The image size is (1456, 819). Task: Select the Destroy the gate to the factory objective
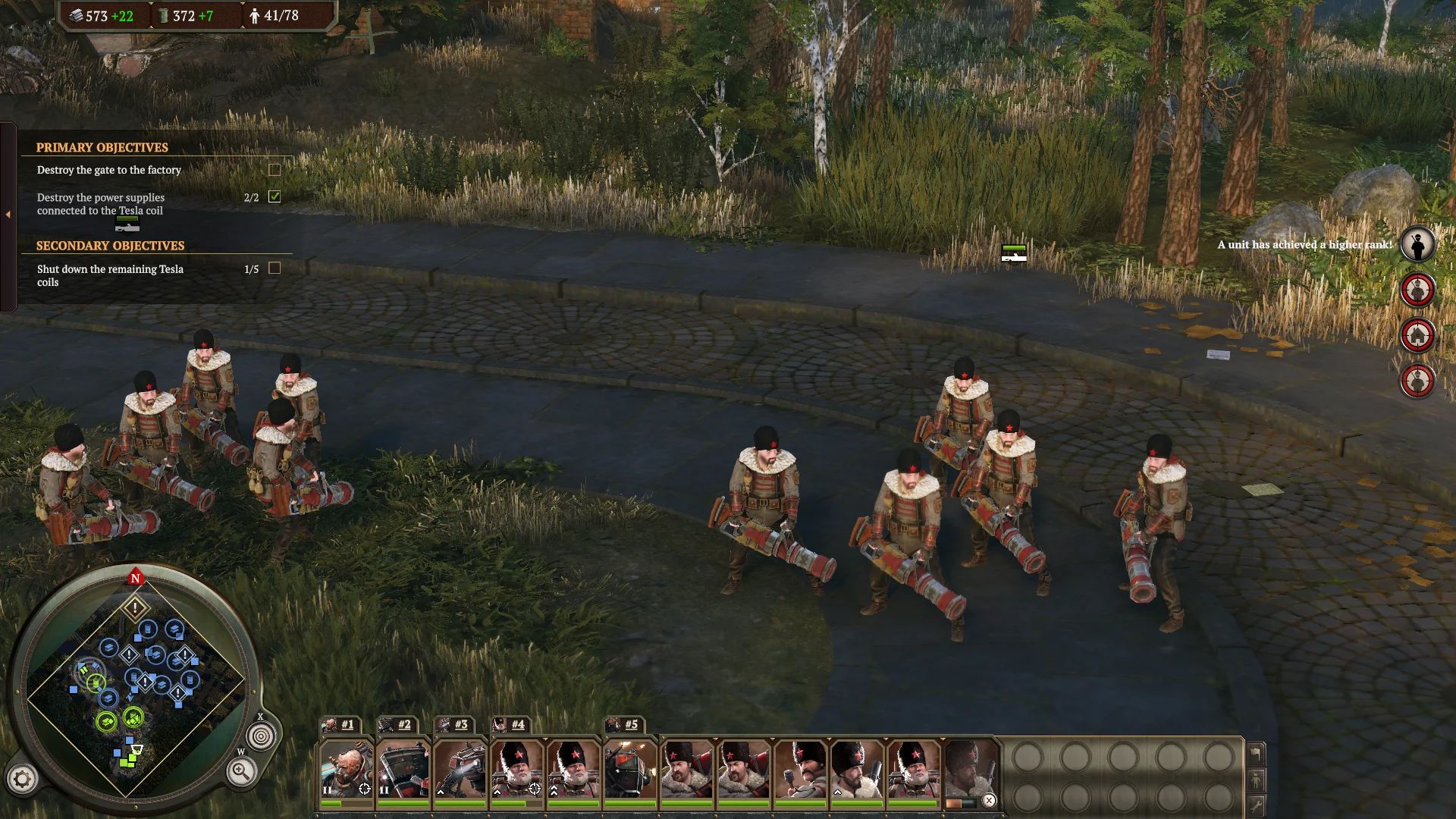109,170
